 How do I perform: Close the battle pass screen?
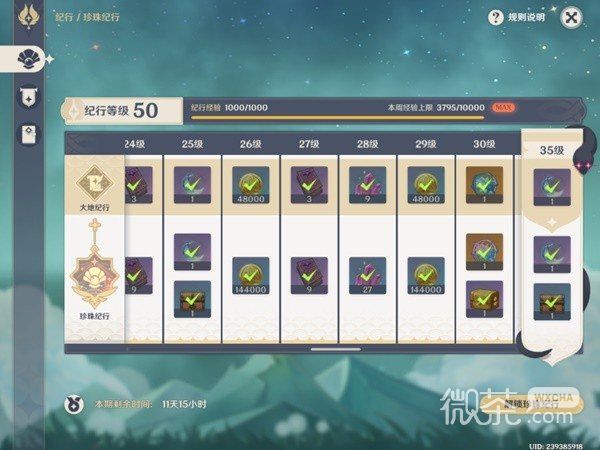(570, 17)
